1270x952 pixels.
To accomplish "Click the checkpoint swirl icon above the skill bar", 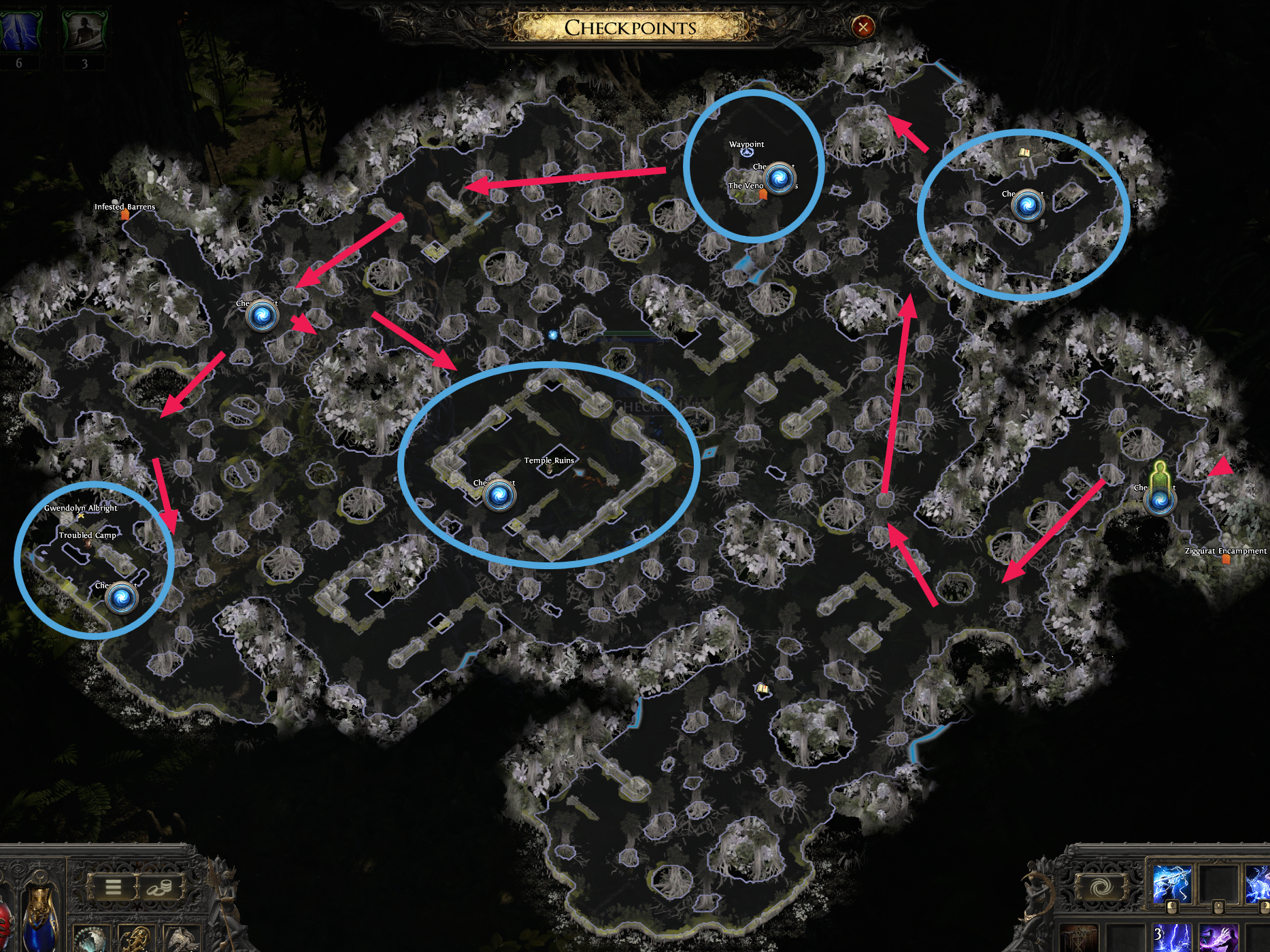I will coord(1100,887).
